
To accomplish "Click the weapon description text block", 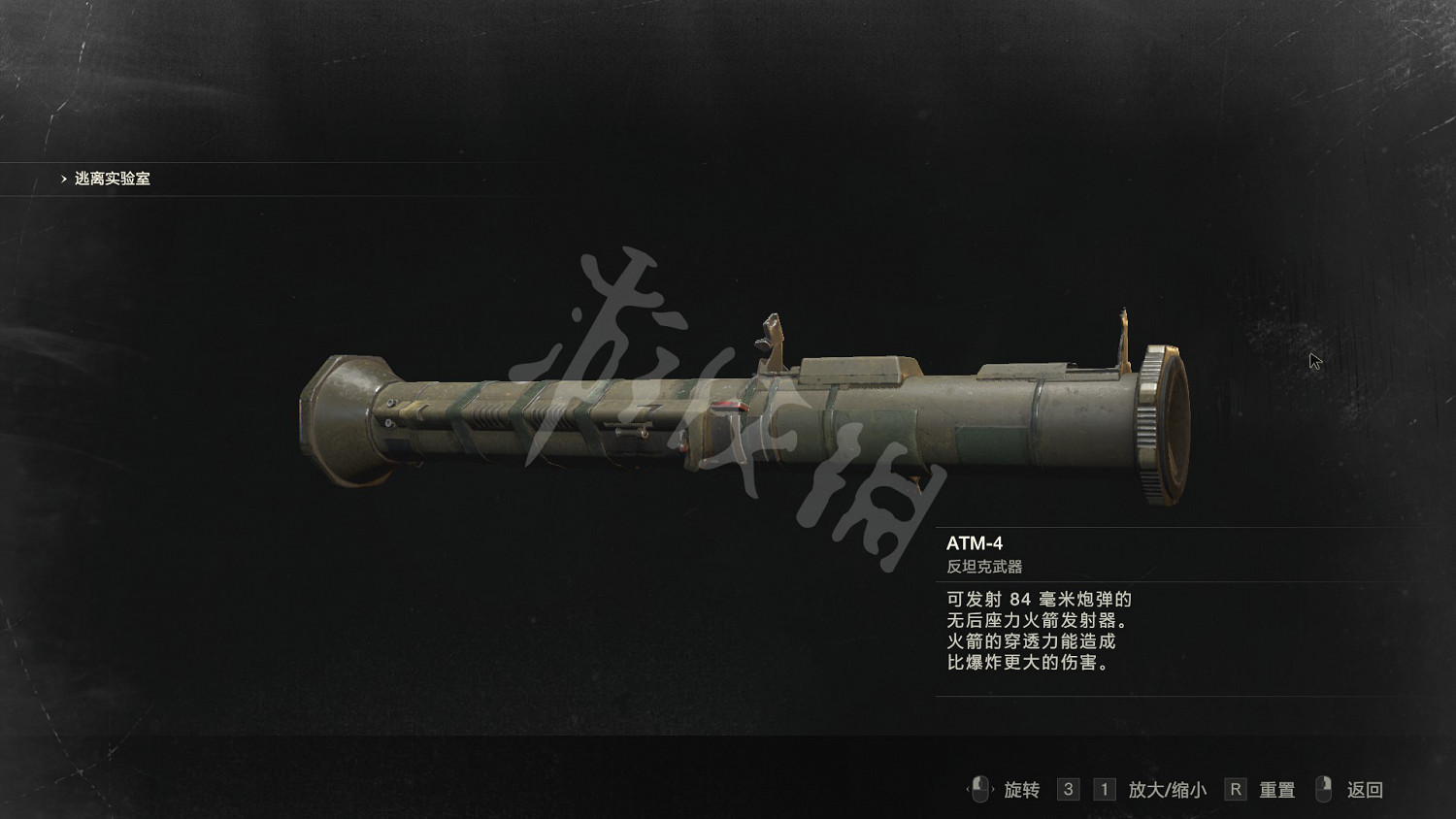I will (1038, 631).
